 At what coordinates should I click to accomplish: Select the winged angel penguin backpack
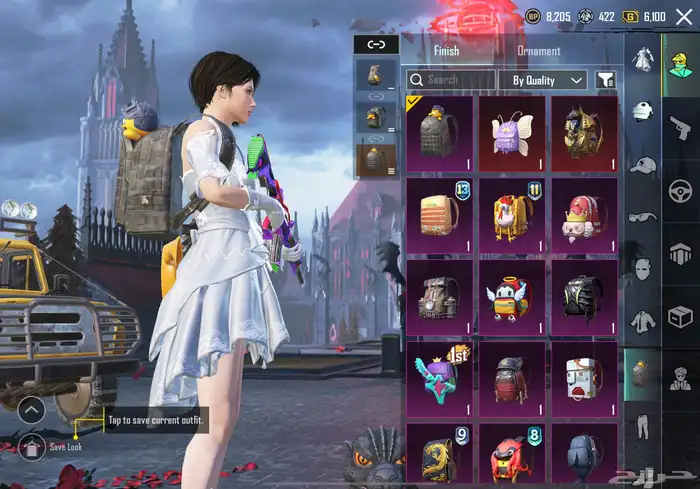(x=512, y=297)
